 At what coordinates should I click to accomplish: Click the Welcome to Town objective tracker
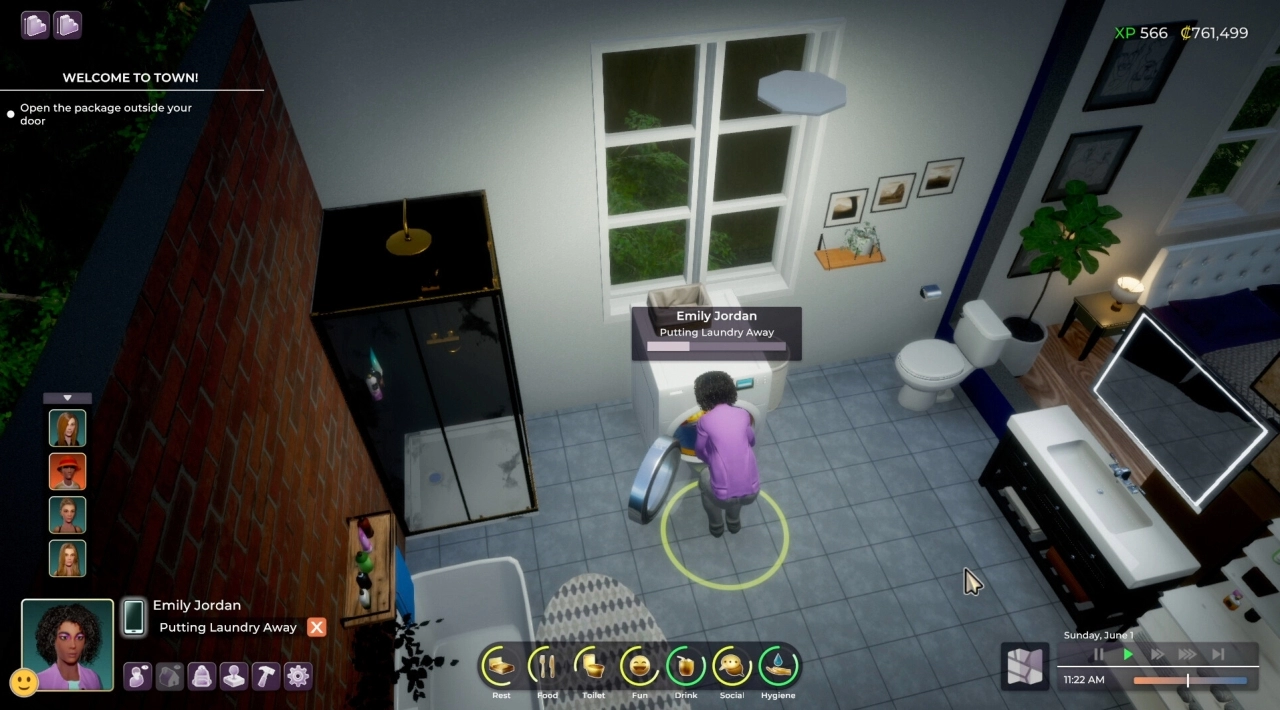[x=130, y=78]
